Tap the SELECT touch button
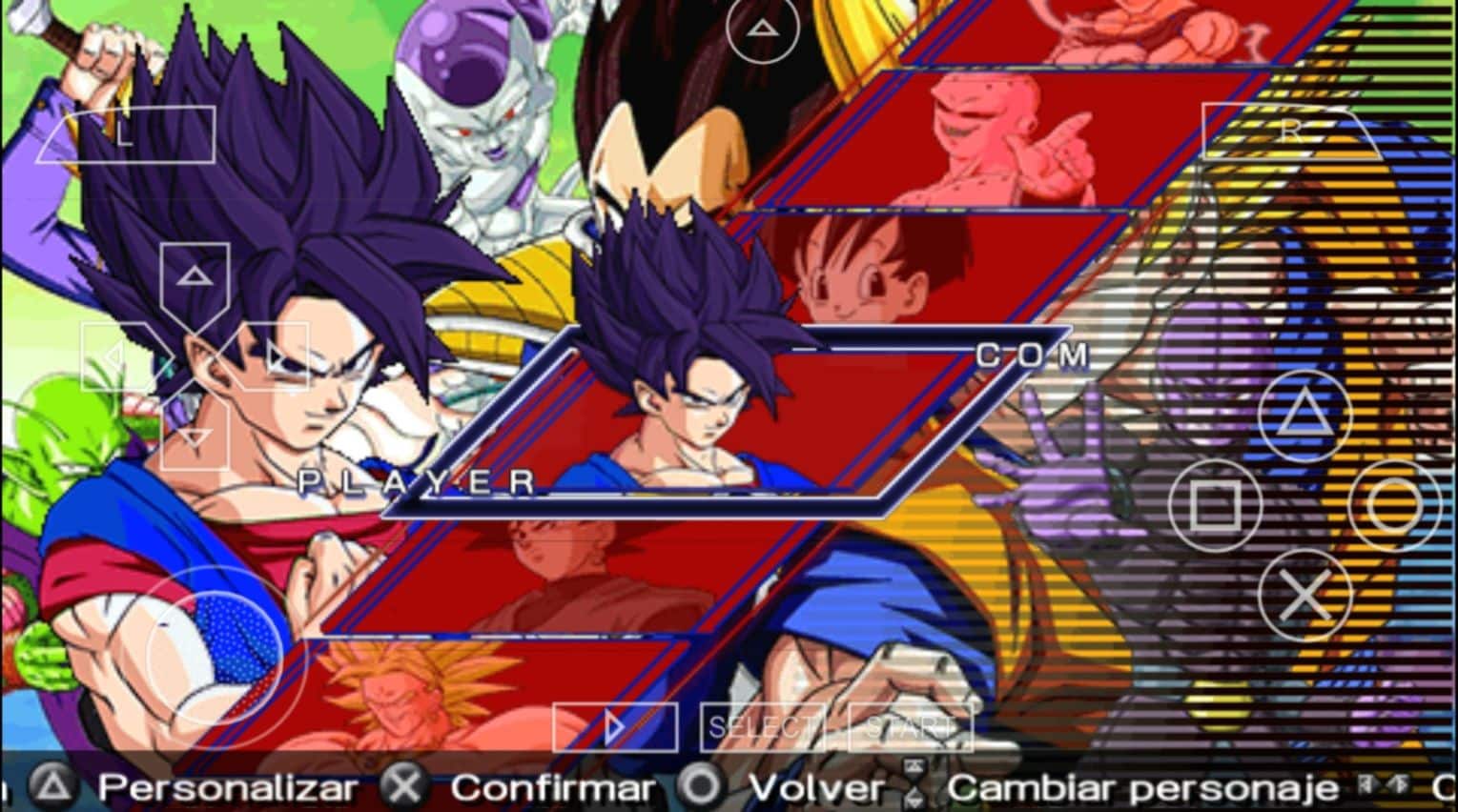The height and width of the screenshot is (812, 1458). click(761, 728)
